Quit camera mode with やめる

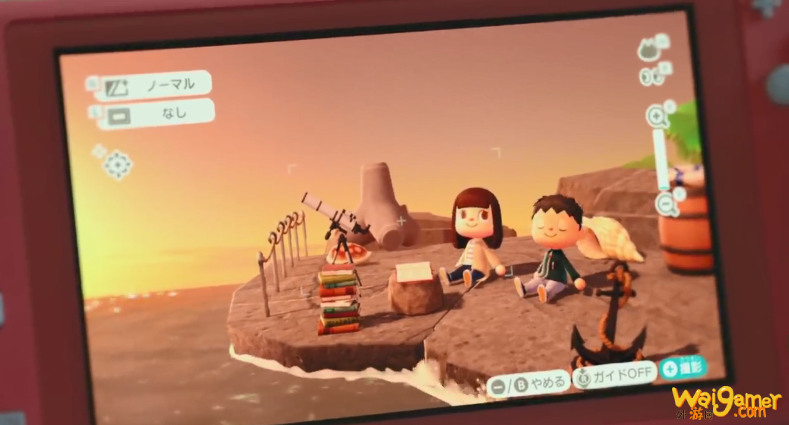(530, 382)
